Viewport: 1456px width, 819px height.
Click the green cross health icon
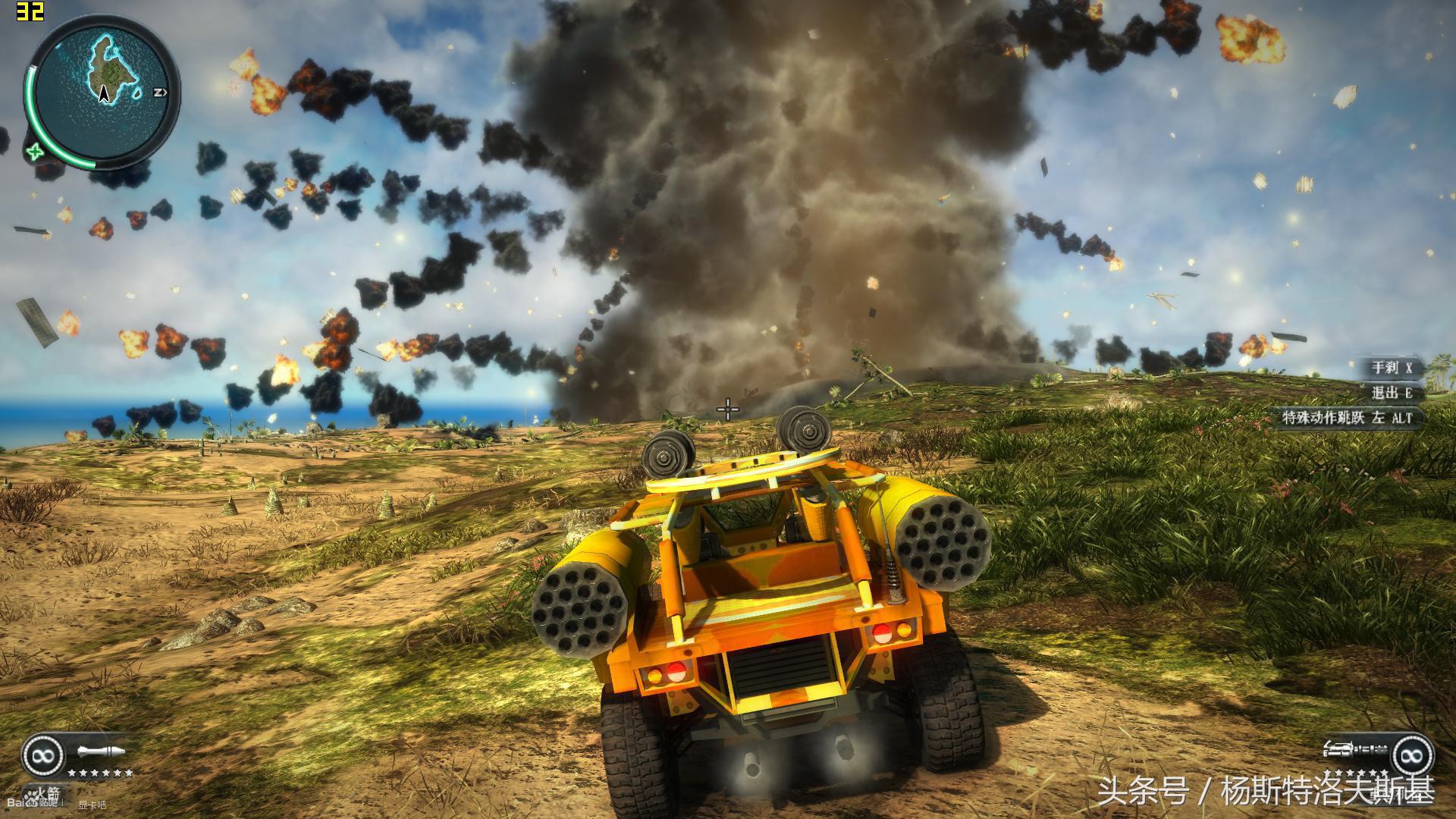click(x=35, y=151)
